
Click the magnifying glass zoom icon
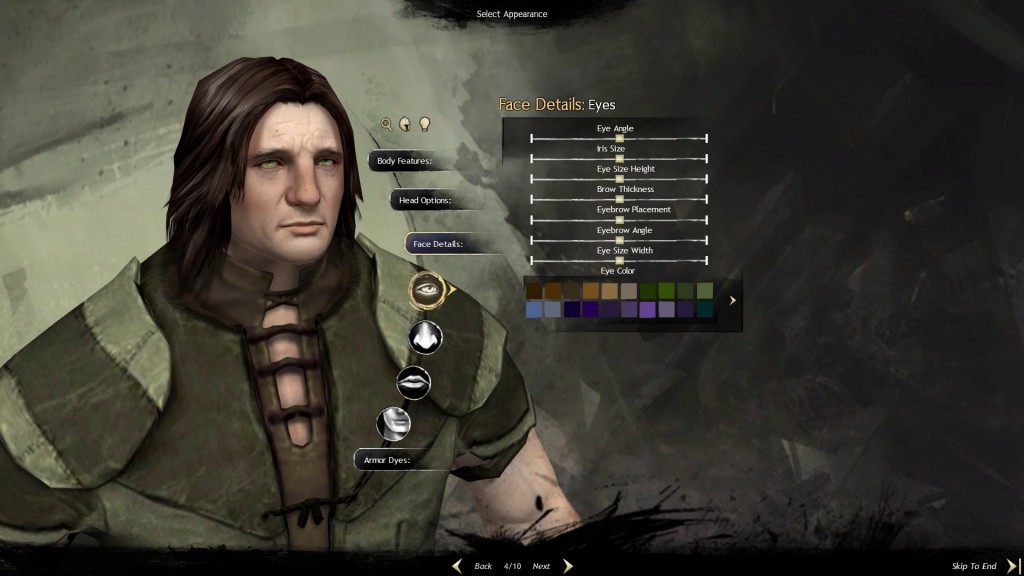[386, 124]
